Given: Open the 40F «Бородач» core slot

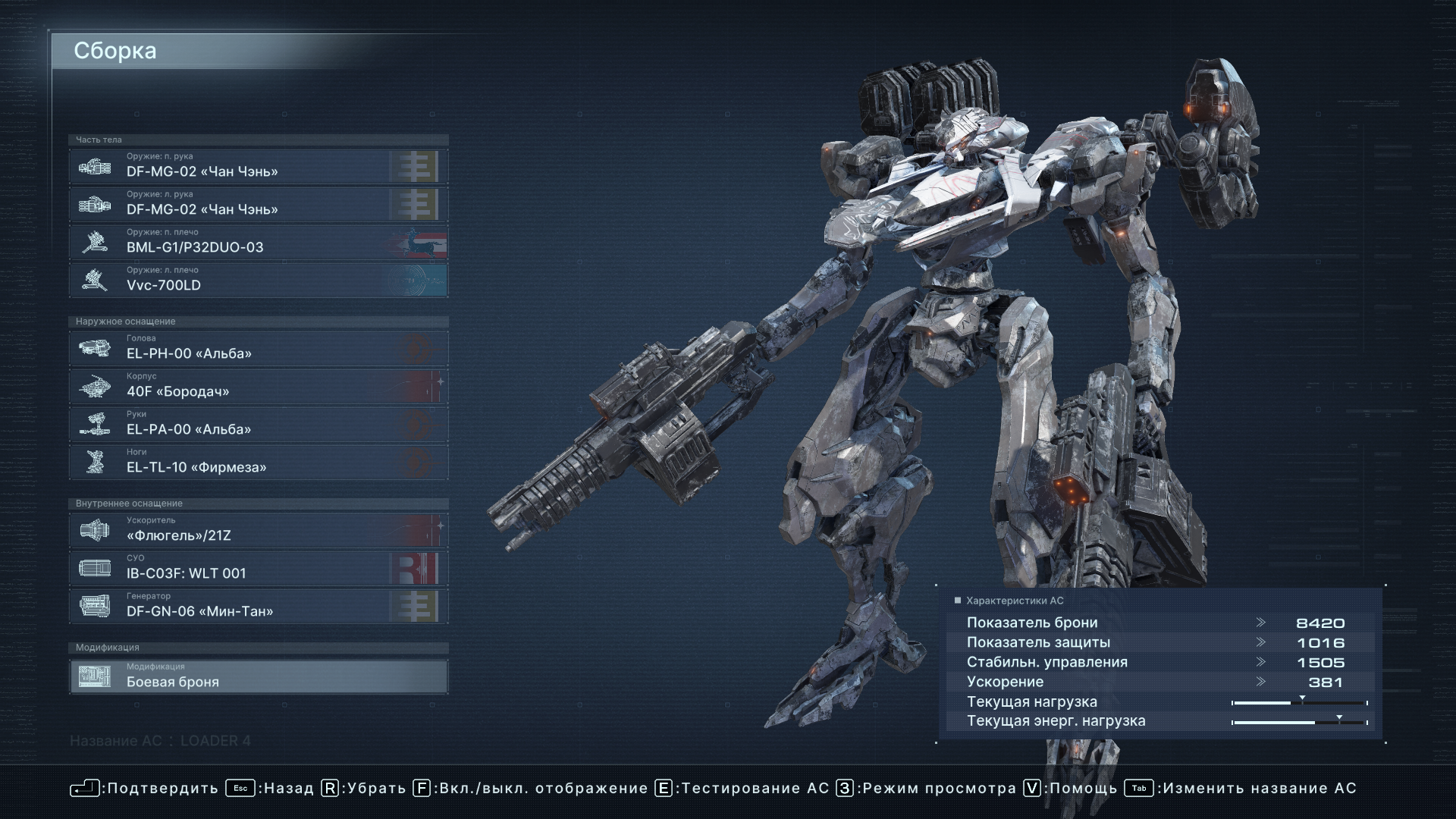Looking at the screenshot, I should point(258,386).
